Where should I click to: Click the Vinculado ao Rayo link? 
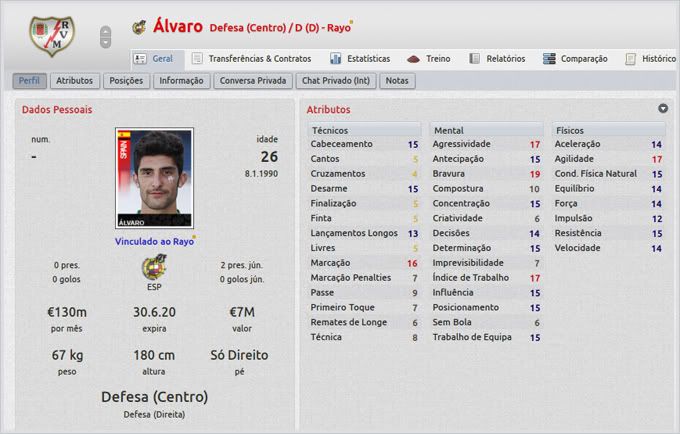[154, 241]
